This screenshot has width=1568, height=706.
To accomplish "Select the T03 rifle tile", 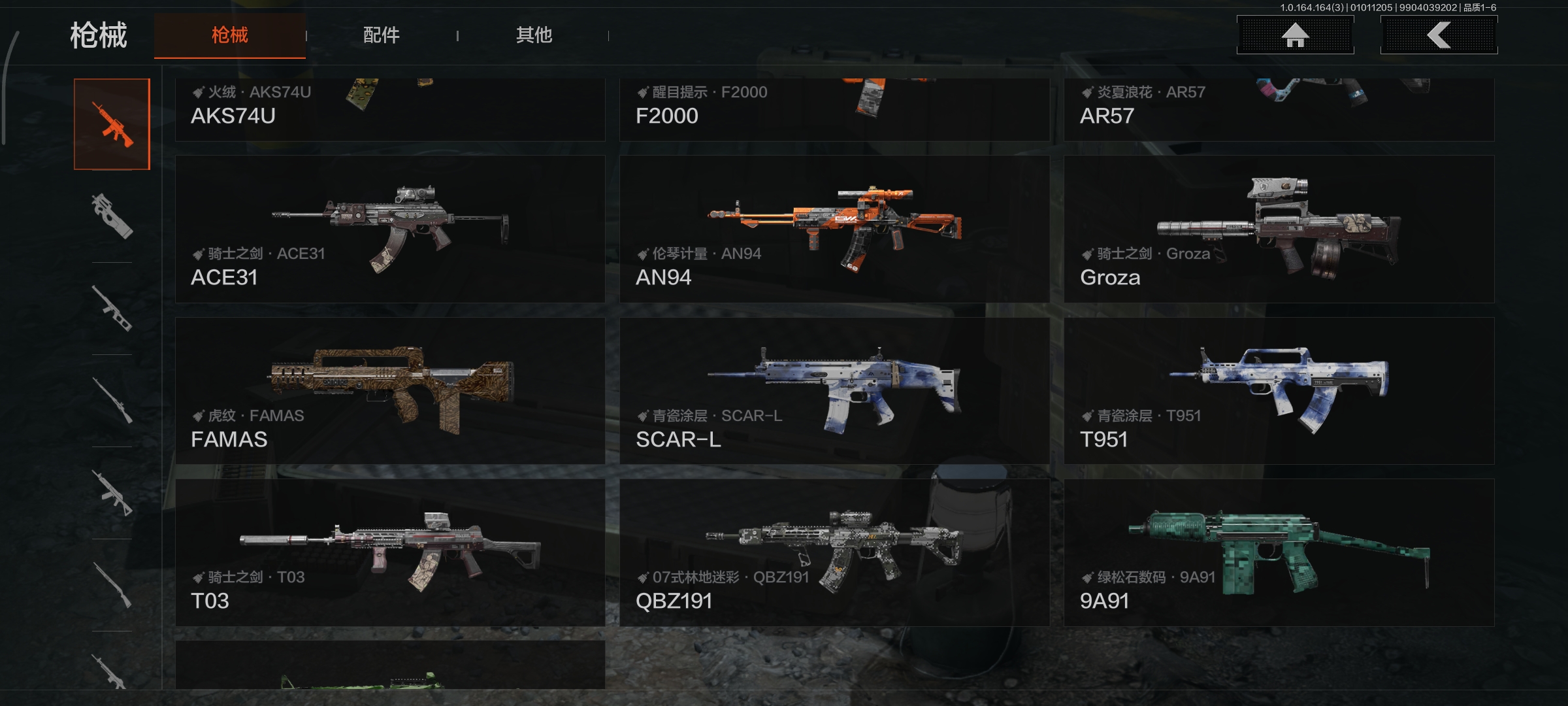I will pos(390,552).
